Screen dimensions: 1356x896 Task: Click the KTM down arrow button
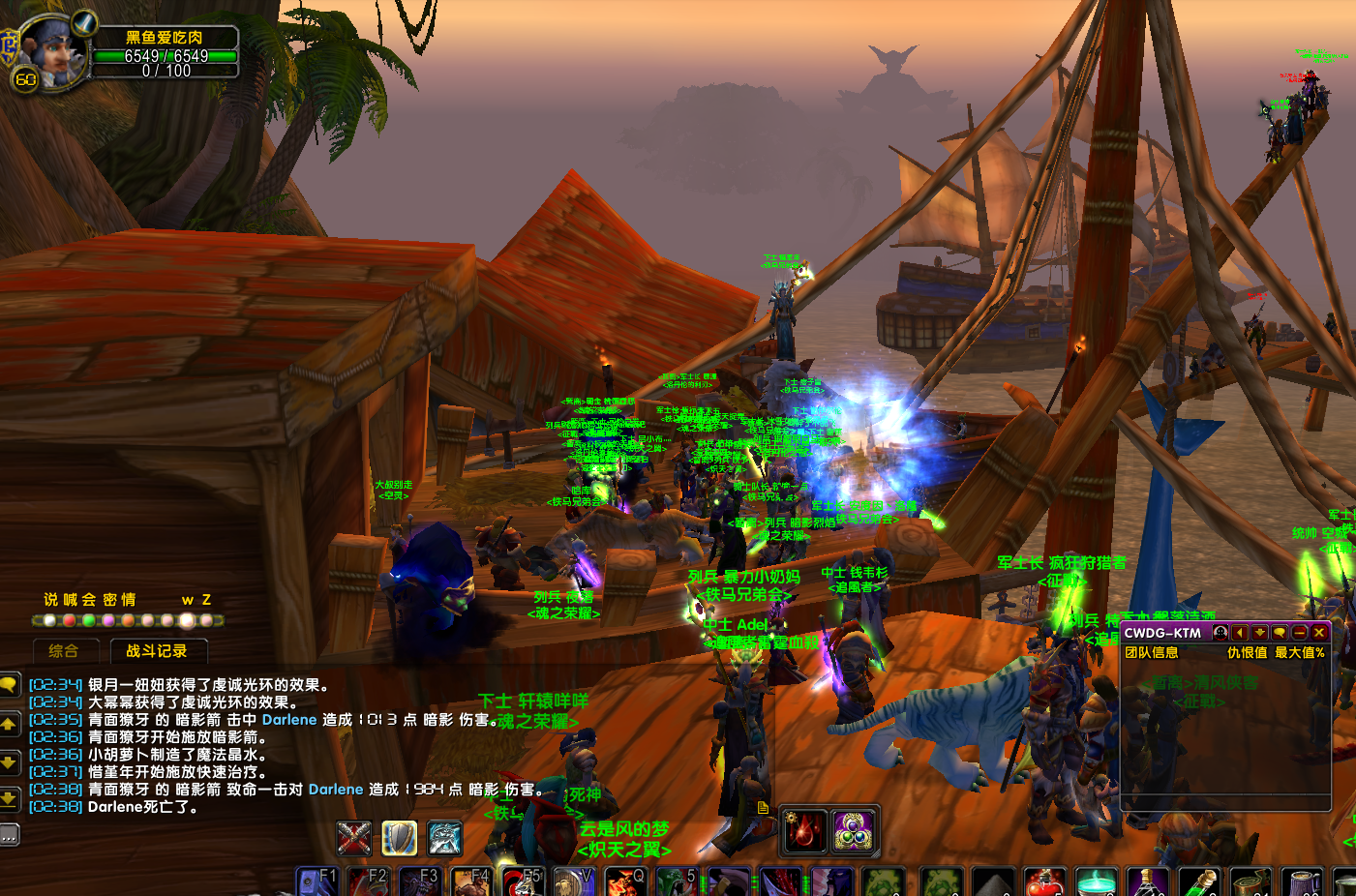[1259, 633]
